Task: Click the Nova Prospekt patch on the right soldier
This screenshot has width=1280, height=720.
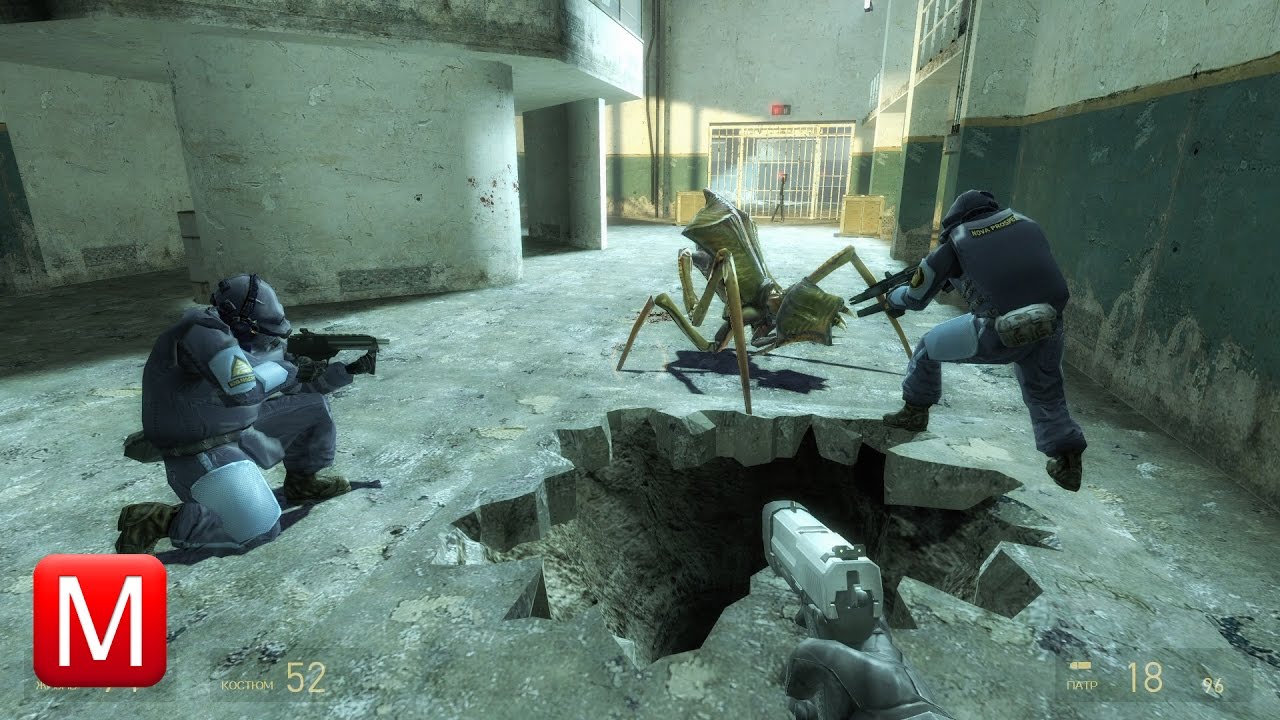Action: click(x=995, y=227)
